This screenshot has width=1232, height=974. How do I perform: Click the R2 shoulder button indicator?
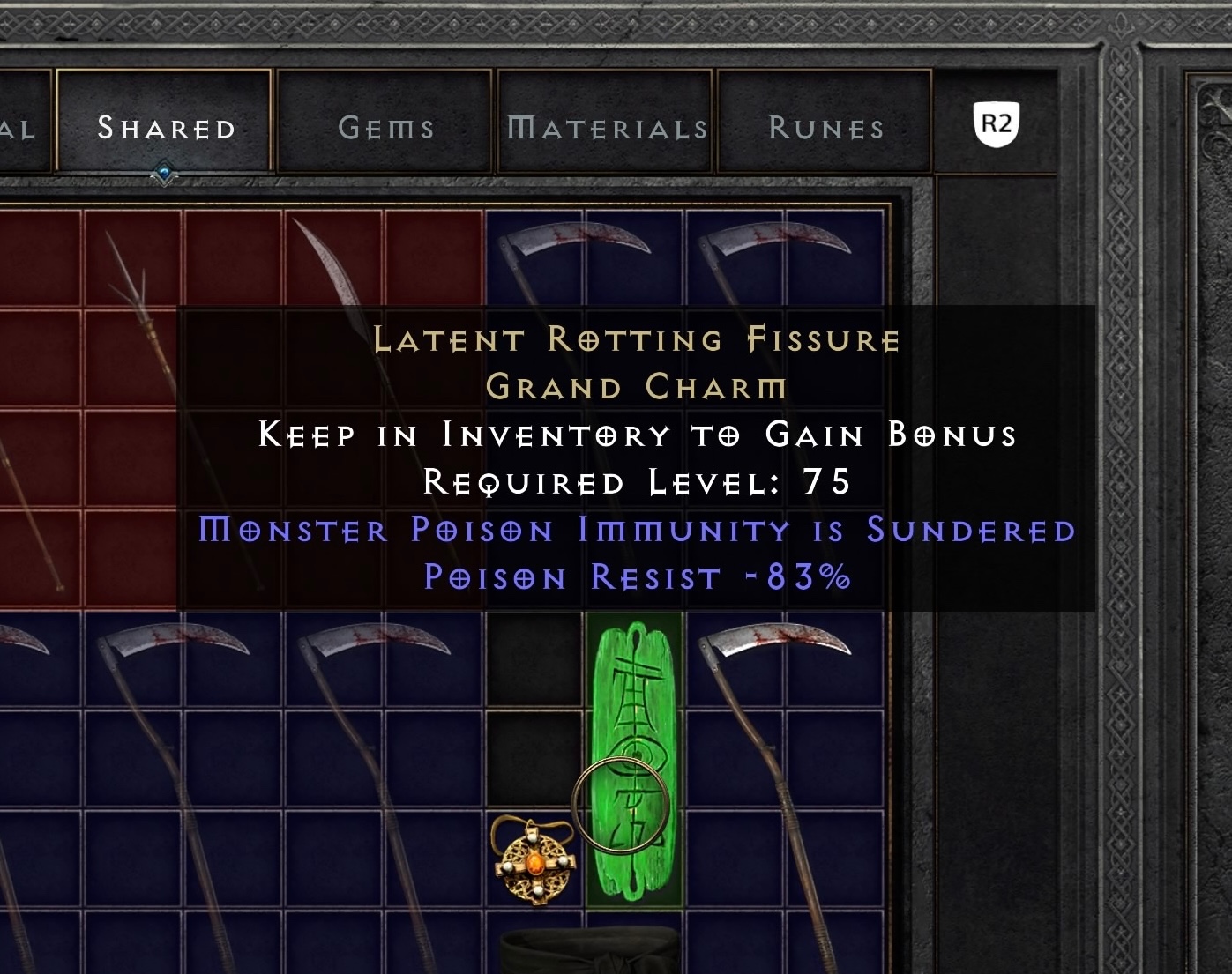click(x=997, y=123)
